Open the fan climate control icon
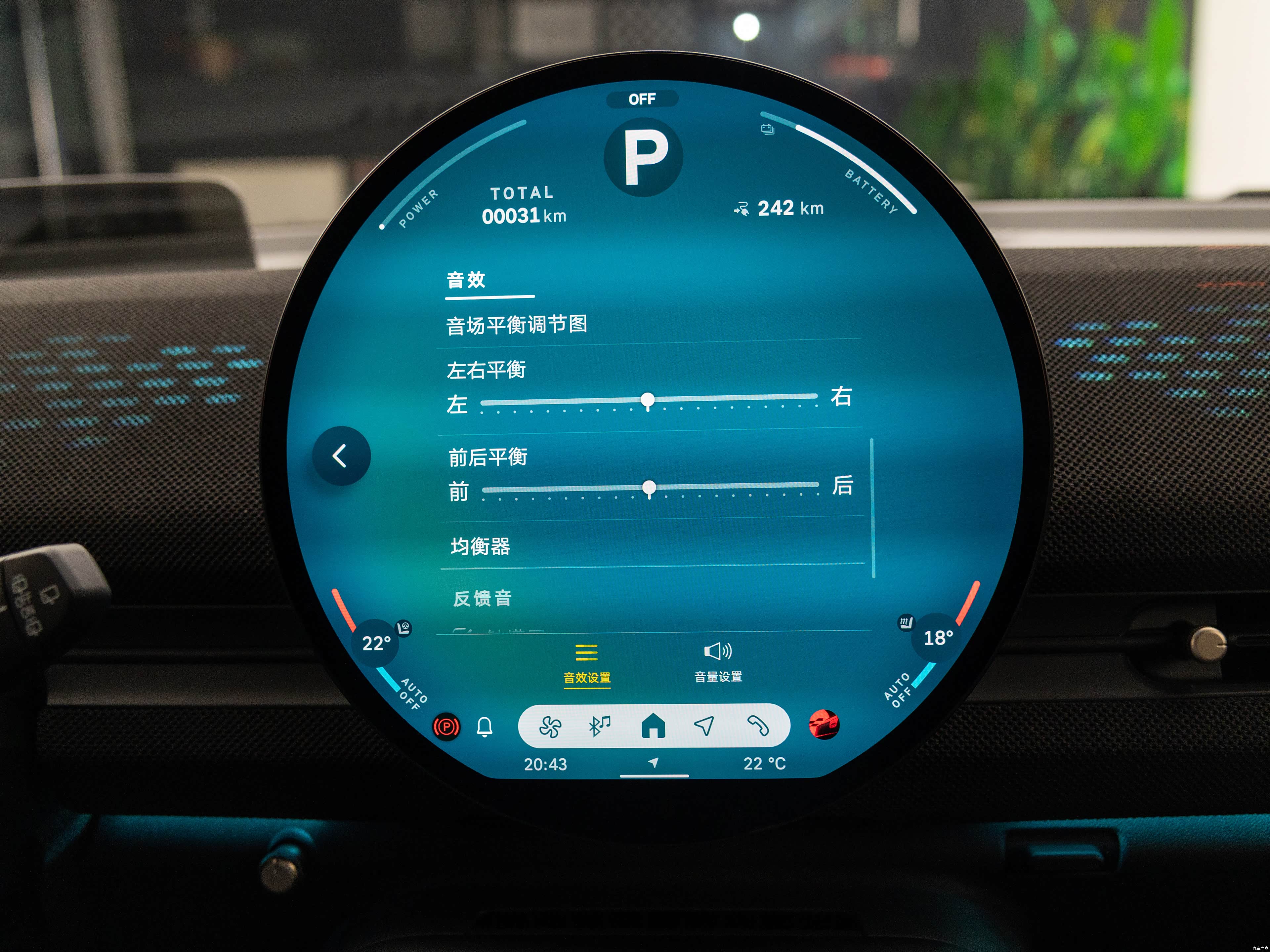The height and width of the screenshot is (952, 1270). tap(550, 727)
